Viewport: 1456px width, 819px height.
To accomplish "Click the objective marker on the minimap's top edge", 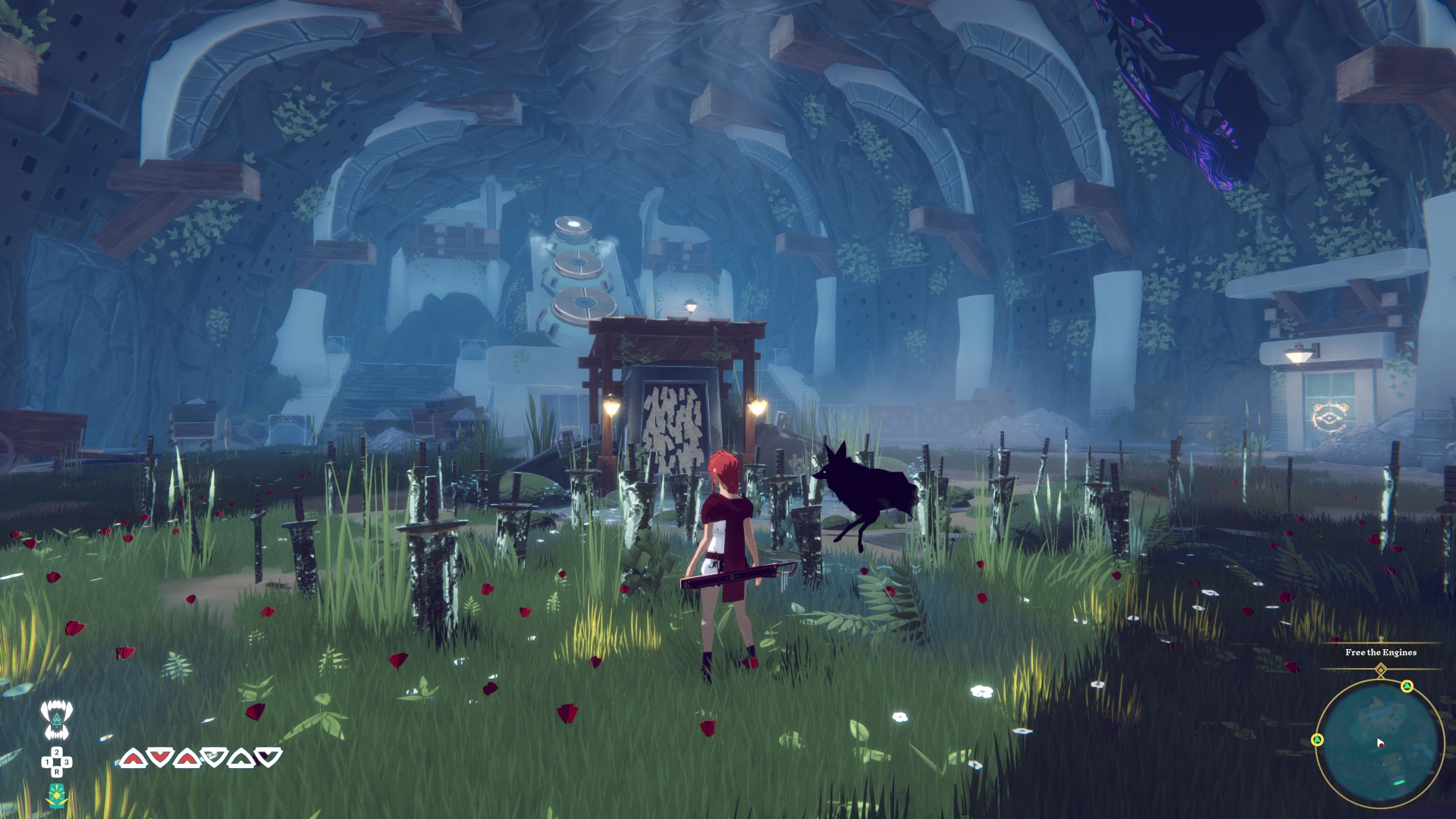I will (x=1407, y=686).
